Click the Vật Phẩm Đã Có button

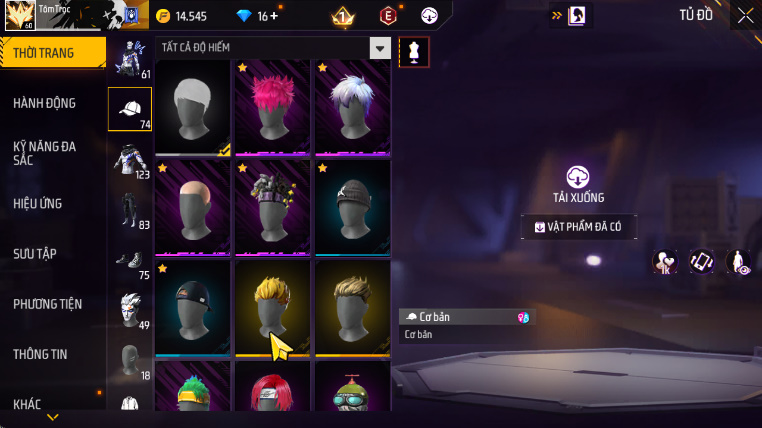coord(578,227)
